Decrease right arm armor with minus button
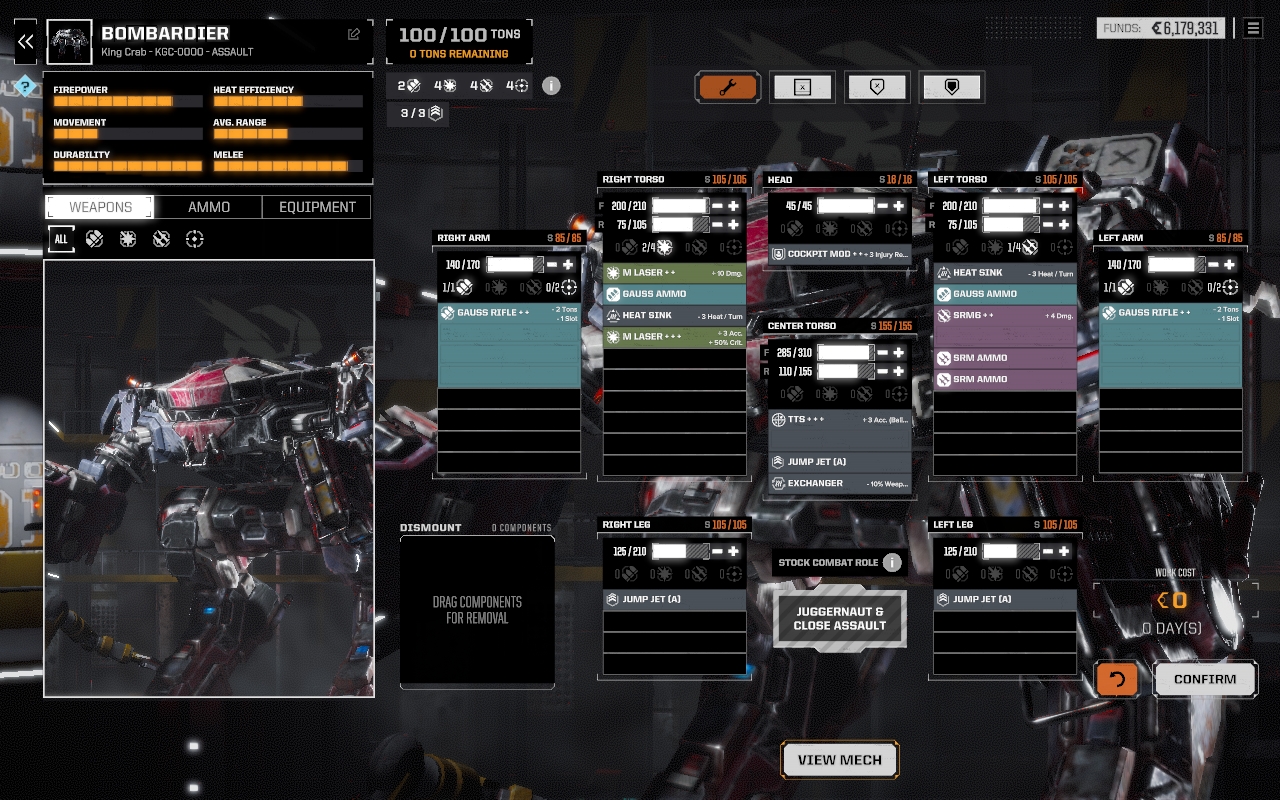The height and width of the screenshot is (800, 1280). pos(552,265)
